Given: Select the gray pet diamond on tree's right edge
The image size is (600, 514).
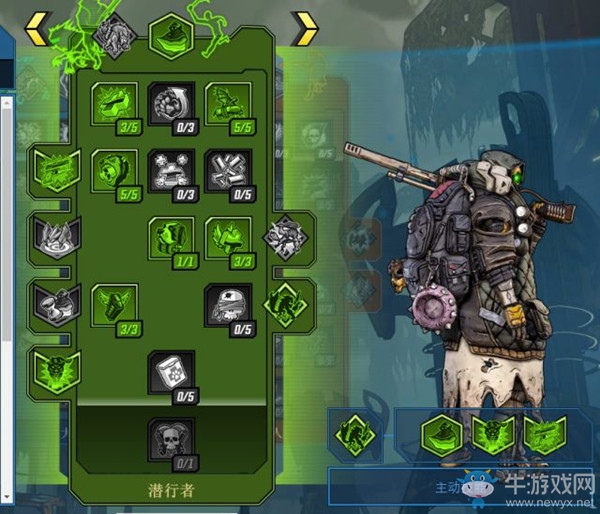Looking at the screenshot, I should pyautogui.click(x=285, y=237).
